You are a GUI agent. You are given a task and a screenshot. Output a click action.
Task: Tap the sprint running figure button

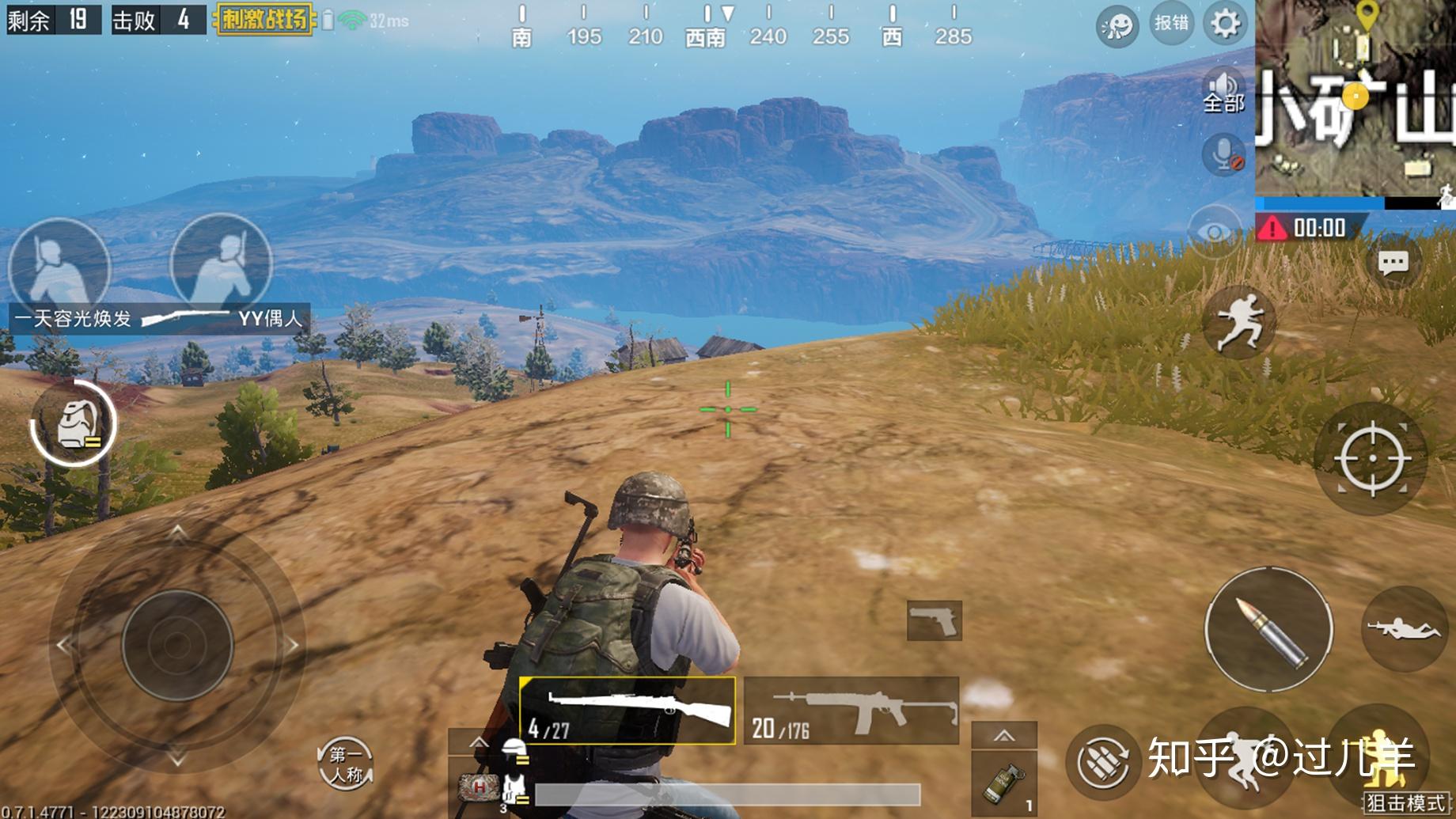coord(1238,321)
